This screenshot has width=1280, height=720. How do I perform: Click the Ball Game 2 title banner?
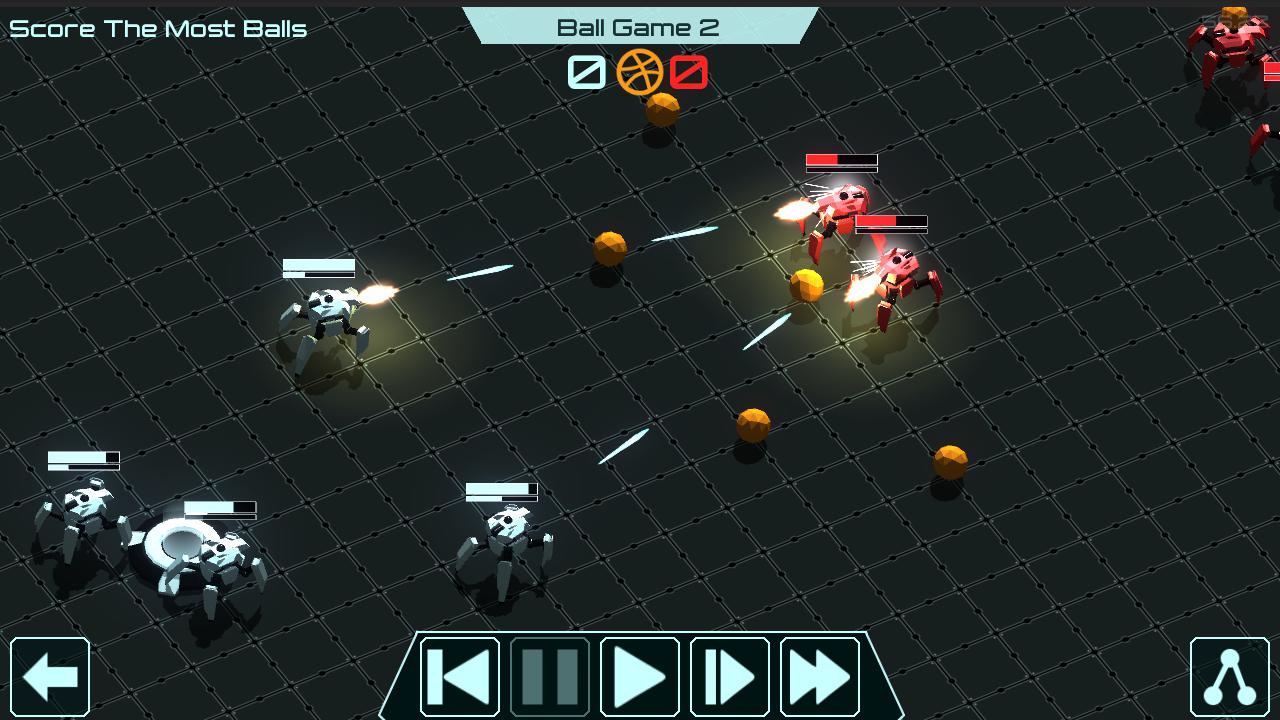[639, 27]
